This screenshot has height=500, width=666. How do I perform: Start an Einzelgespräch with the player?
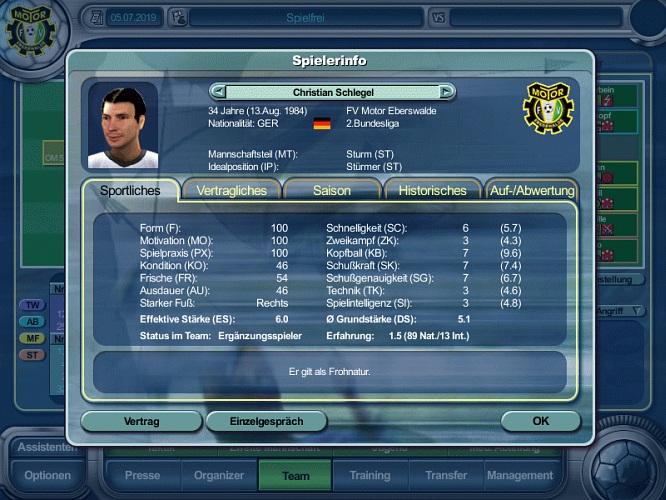[266, 421]
